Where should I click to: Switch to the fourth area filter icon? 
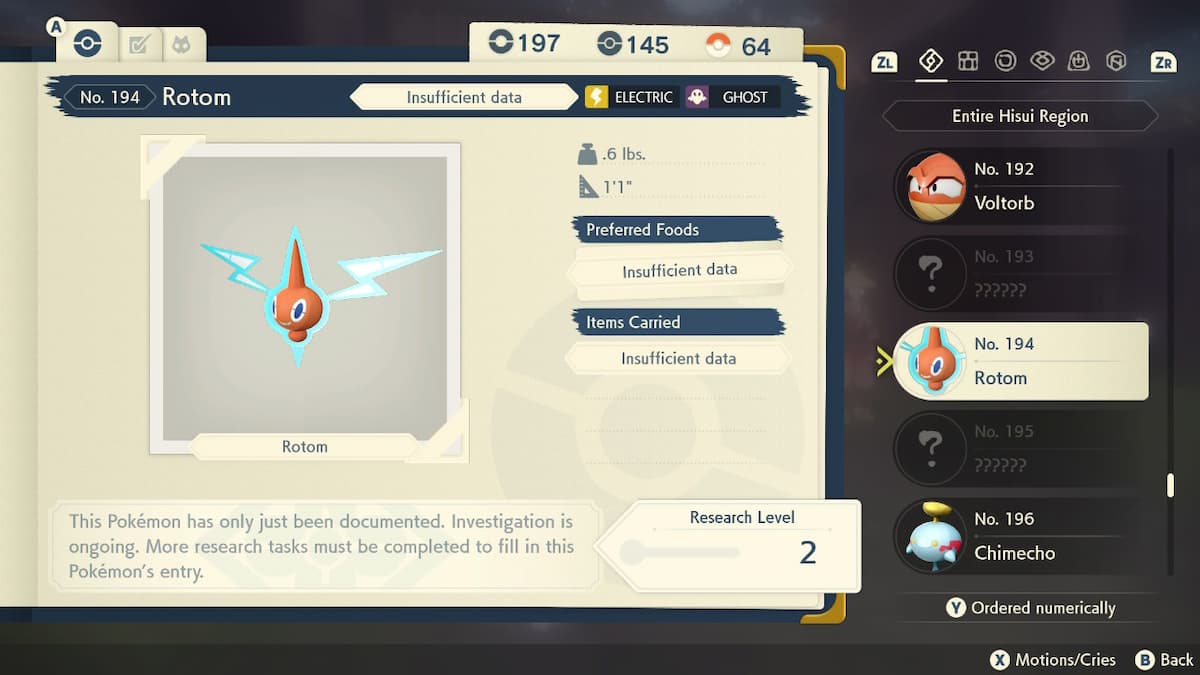(1042, 62)
